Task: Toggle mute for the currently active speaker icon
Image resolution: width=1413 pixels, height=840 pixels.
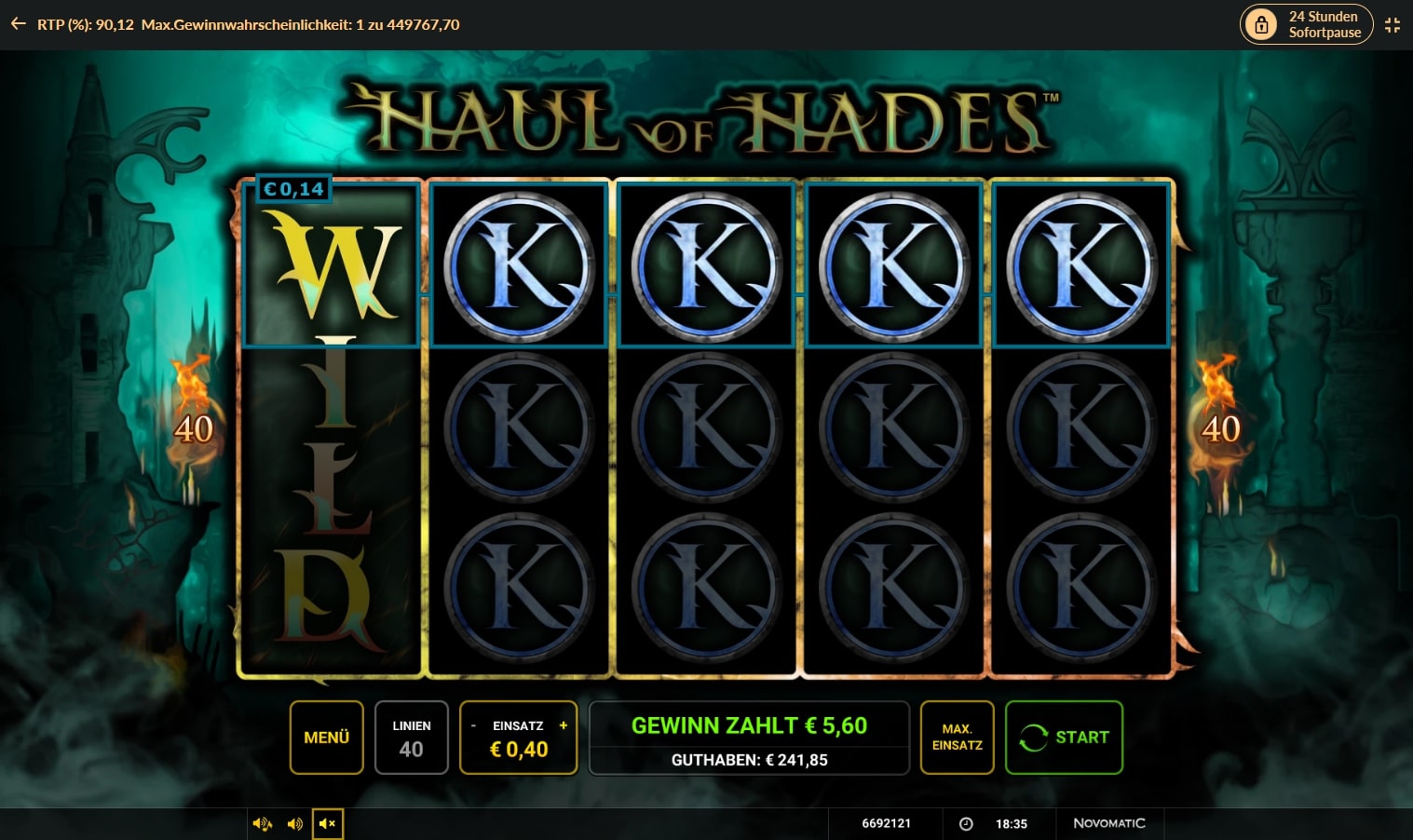Action: [x=328, y=823]
